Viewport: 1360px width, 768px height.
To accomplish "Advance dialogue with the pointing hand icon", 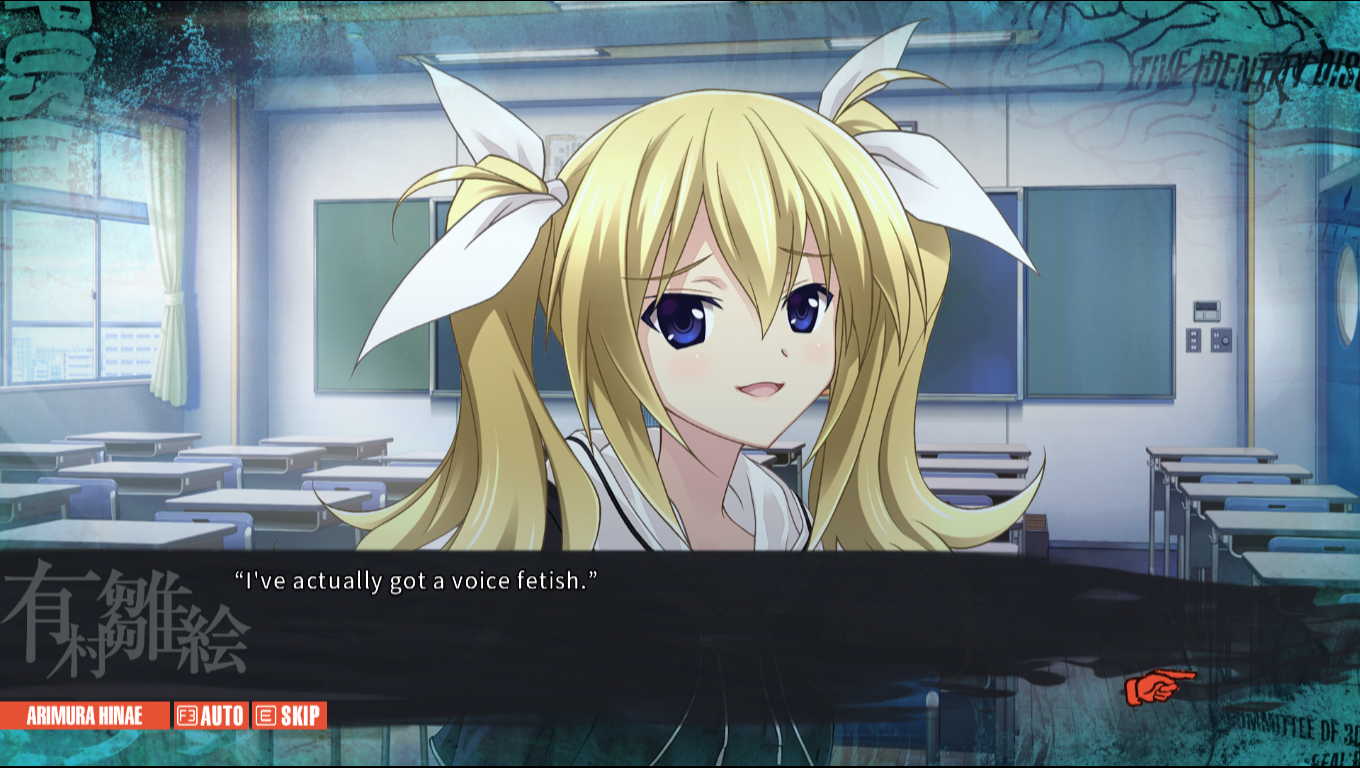I will click(1158, 687).
